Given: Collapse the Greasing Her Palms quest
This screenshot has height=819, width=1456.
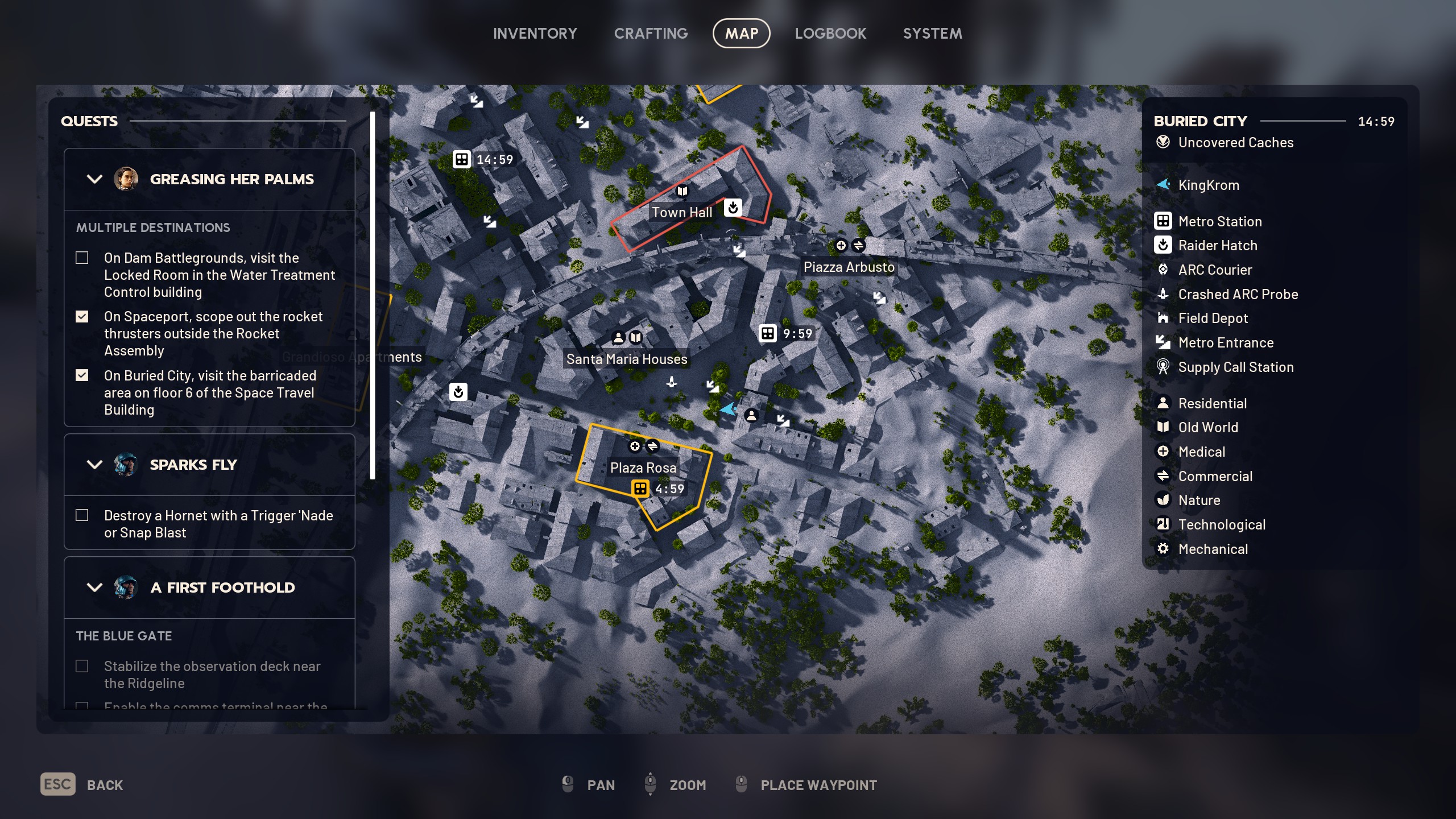Looking at the screenshot, I should pos(94,179).
